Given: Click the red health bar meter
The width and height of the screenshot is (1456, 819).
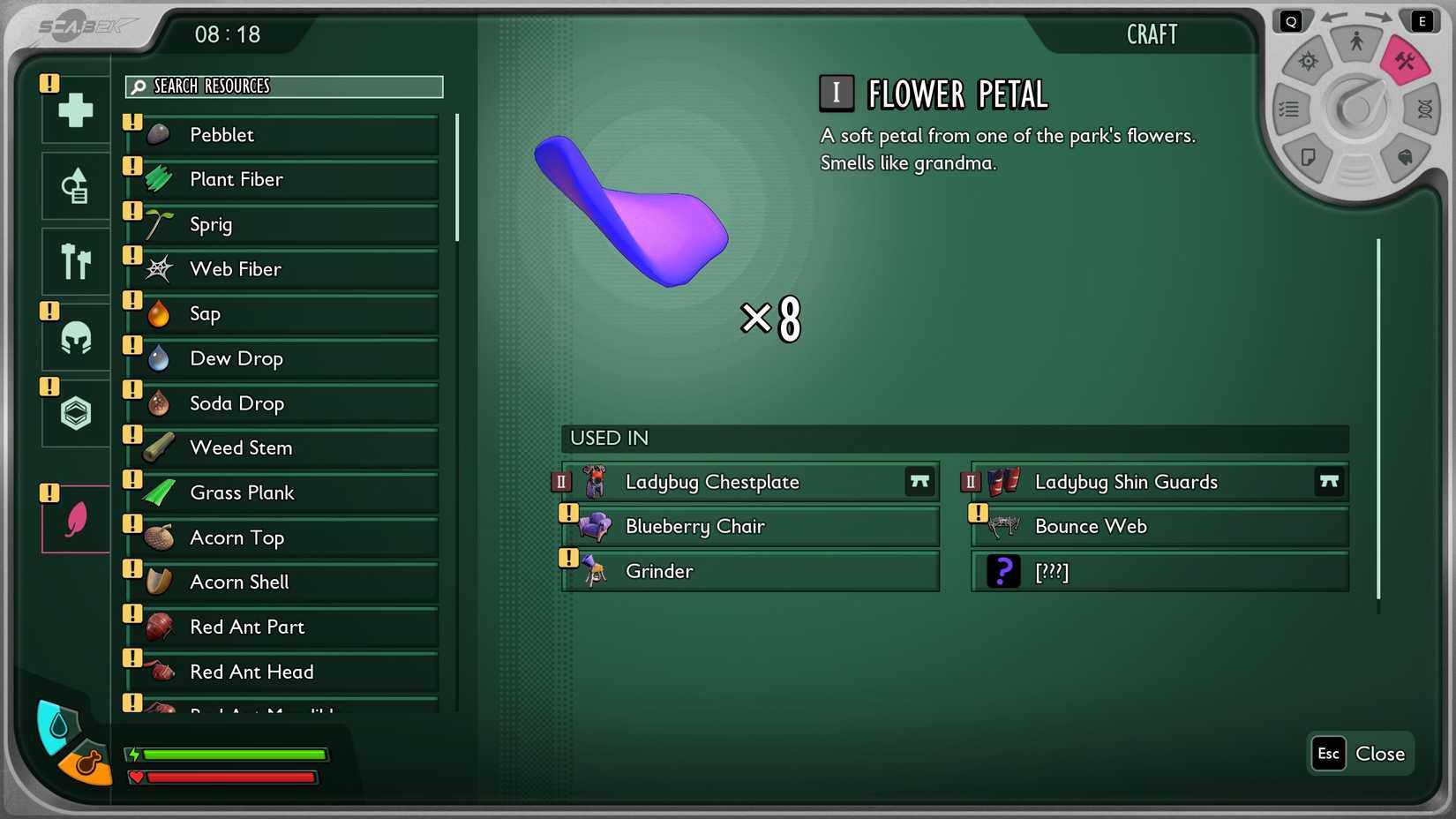Looking at the screenshot, I should coord(229,778).
